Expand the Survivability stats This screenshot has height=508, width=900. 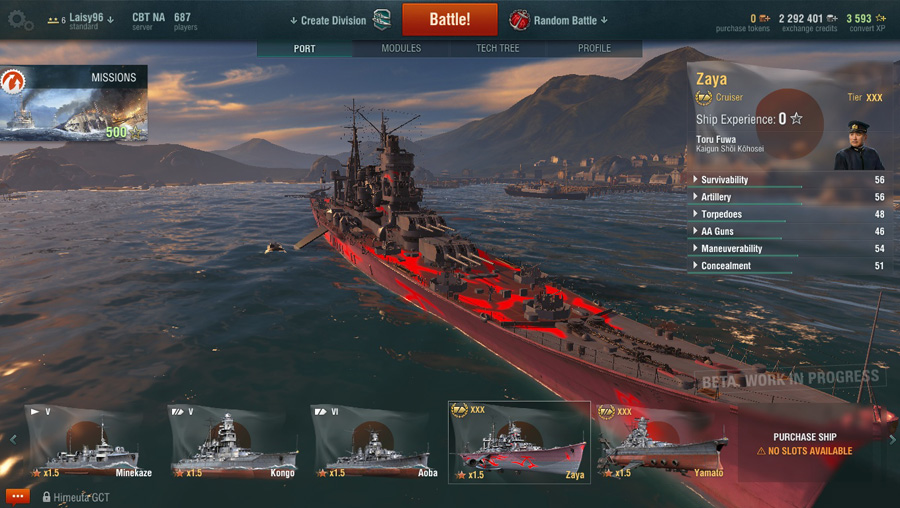click(x=724, y=180)
